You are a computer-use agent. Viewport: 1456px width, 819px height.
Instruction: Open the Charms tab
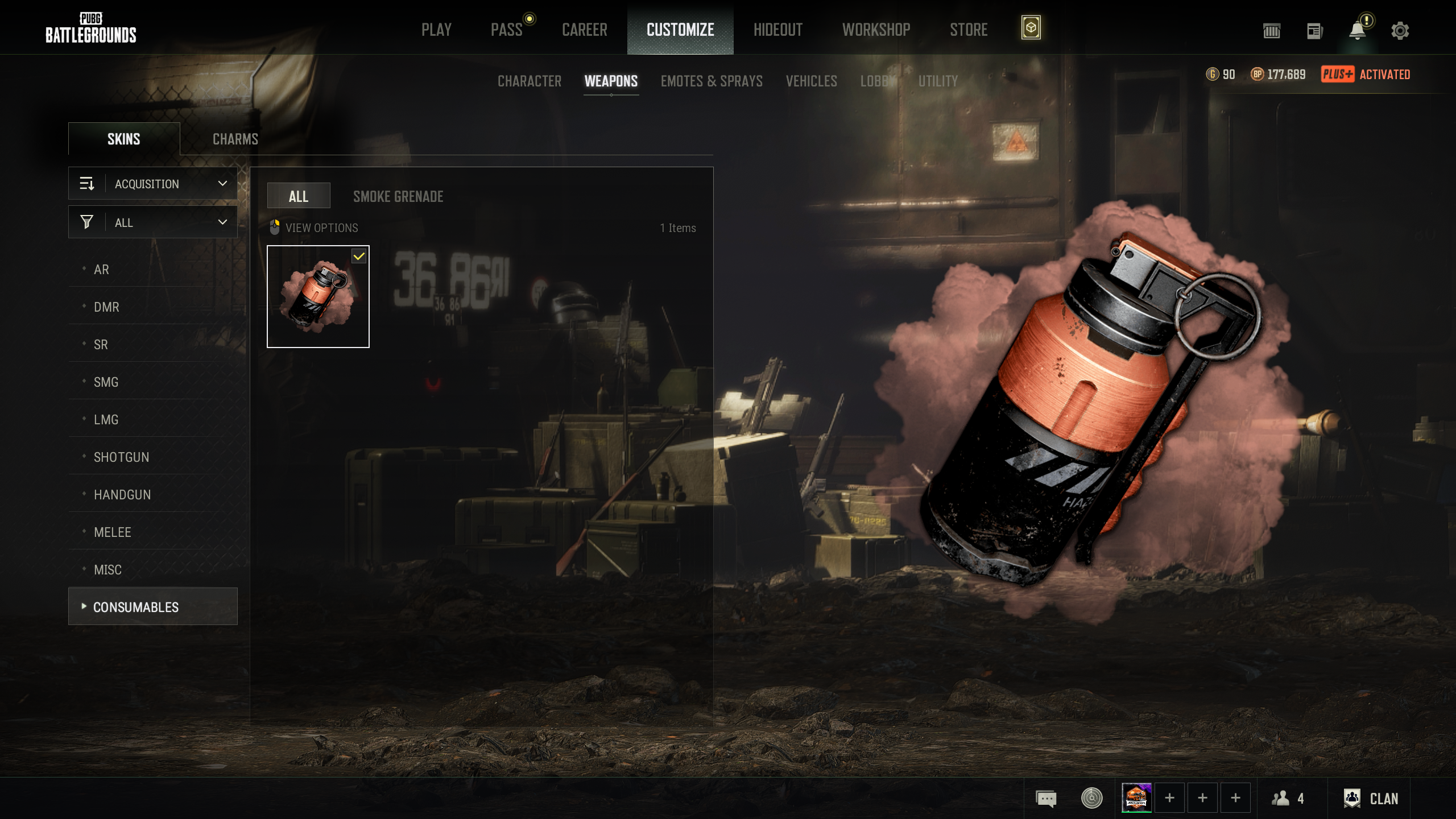tap(235, 139)
